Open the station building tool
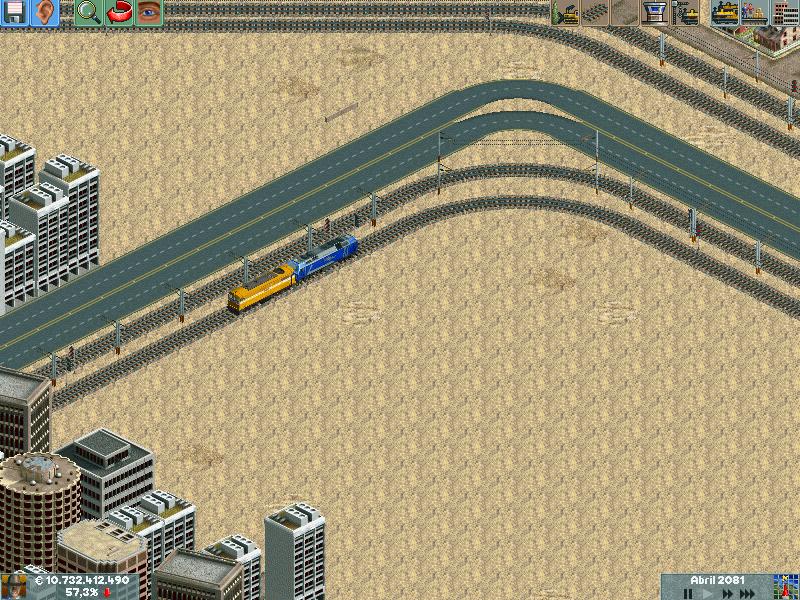 (x=655, y=12)
